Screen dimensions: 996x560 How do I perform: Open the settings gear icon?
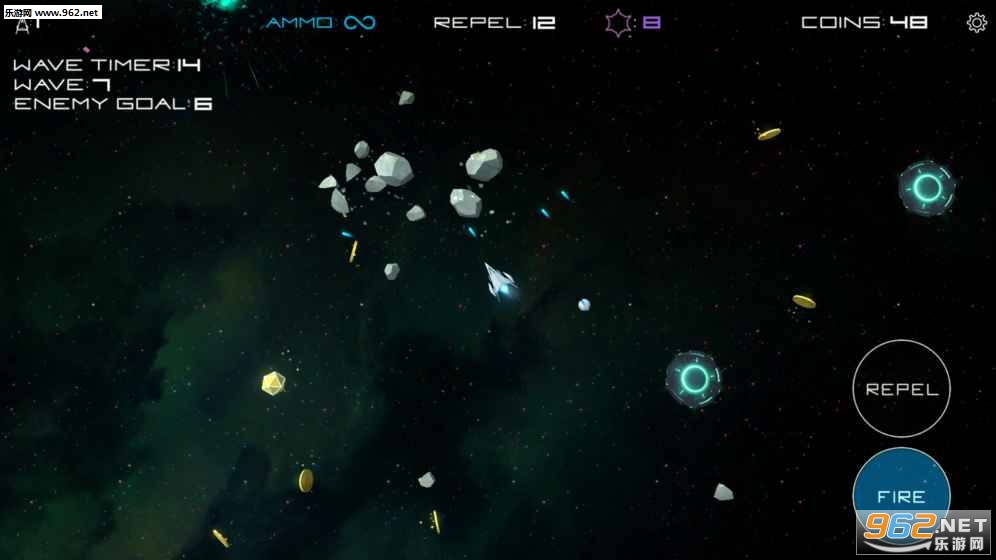click(x=976, y=23)
